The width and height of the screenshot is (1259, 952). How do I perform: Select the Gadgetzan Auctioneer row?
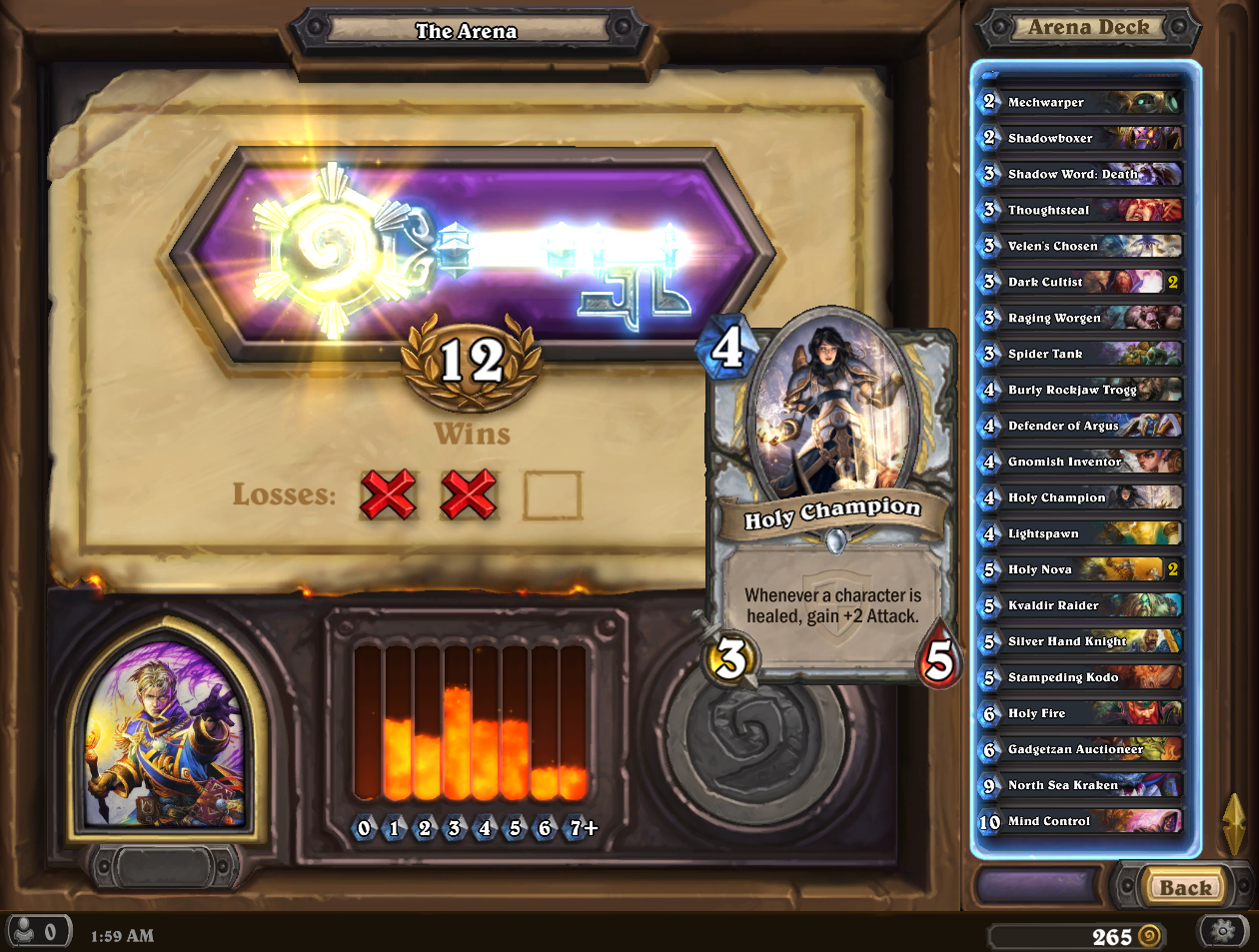pyautogui.click(x=1081, y=749)
